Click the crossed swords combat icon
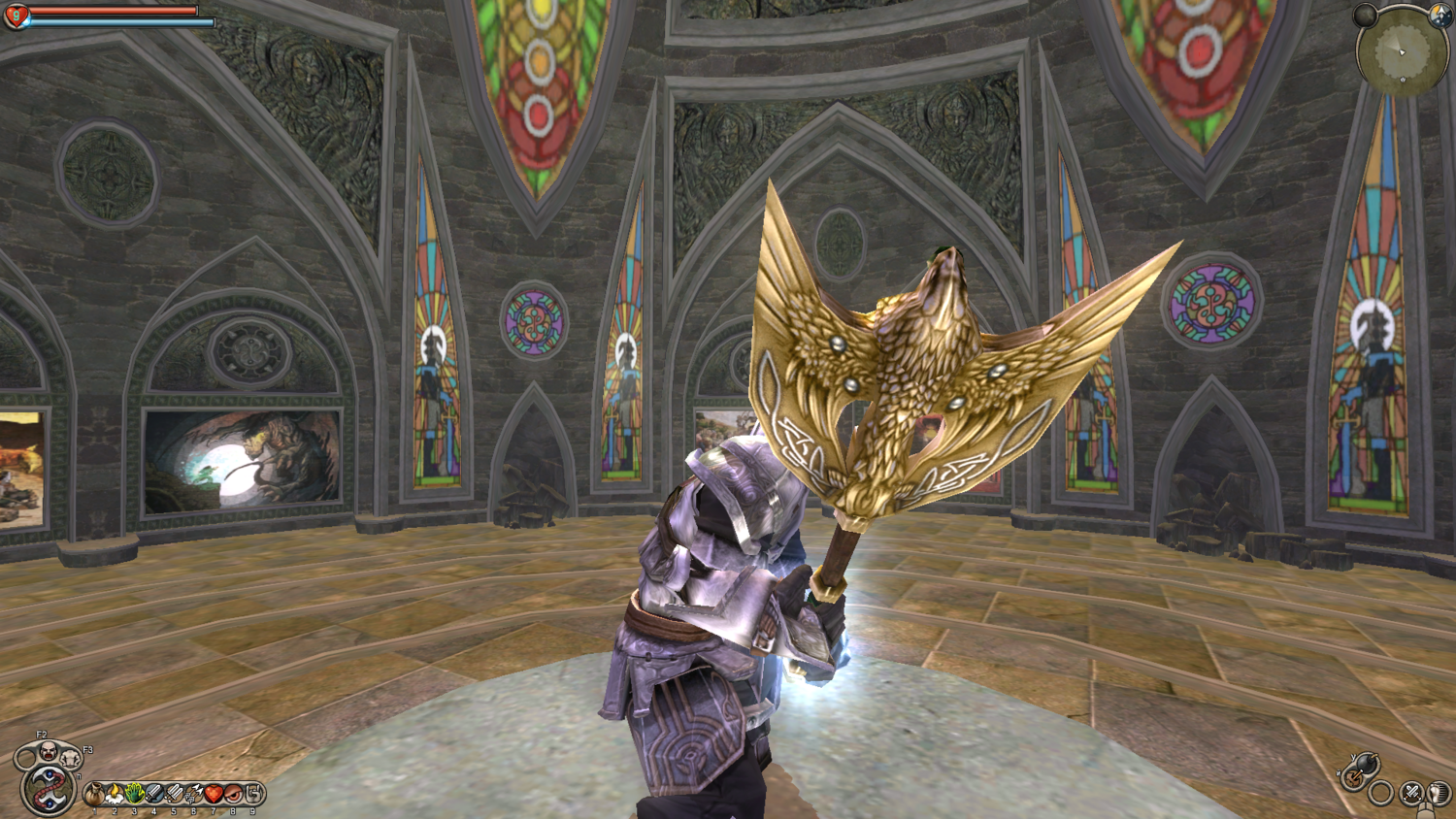1456x819 pixels. pos(1412,792)
